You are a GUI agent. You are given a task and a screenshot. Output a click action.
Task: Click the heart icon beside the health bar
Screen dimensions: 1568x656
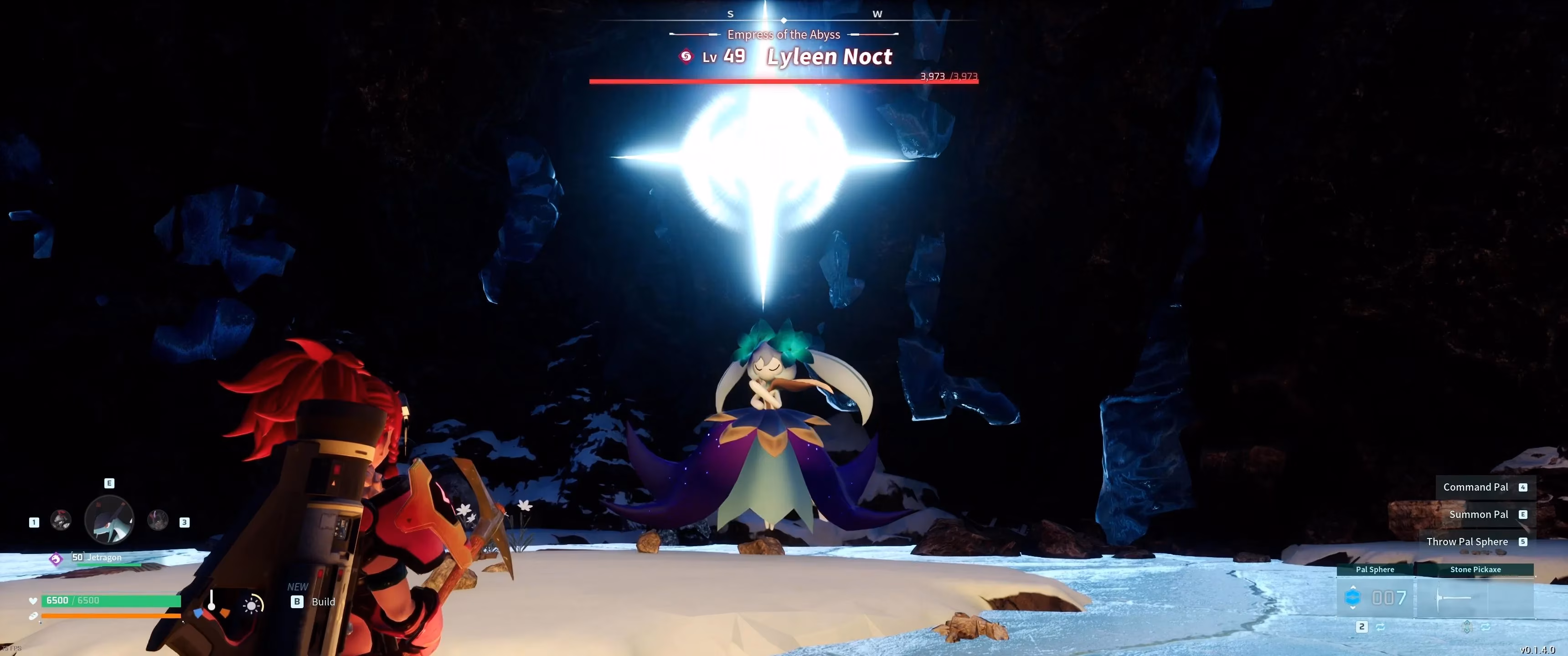[x=33, y=601]
